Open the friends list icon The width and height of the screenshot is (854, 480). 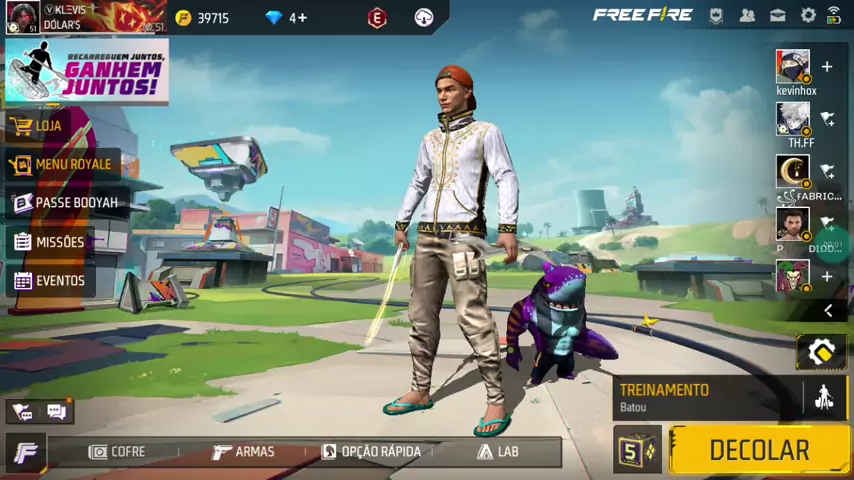(747, 15)
